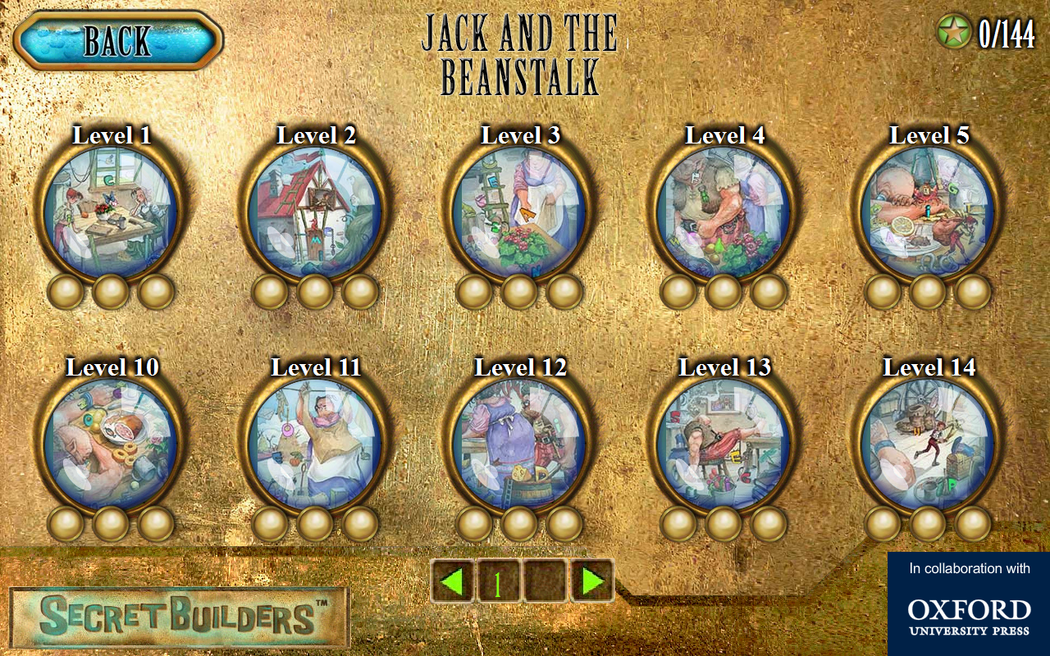Play Level 14
Image resolution: width=1050 pixels, height=656 pixels.
coord(928,443)
